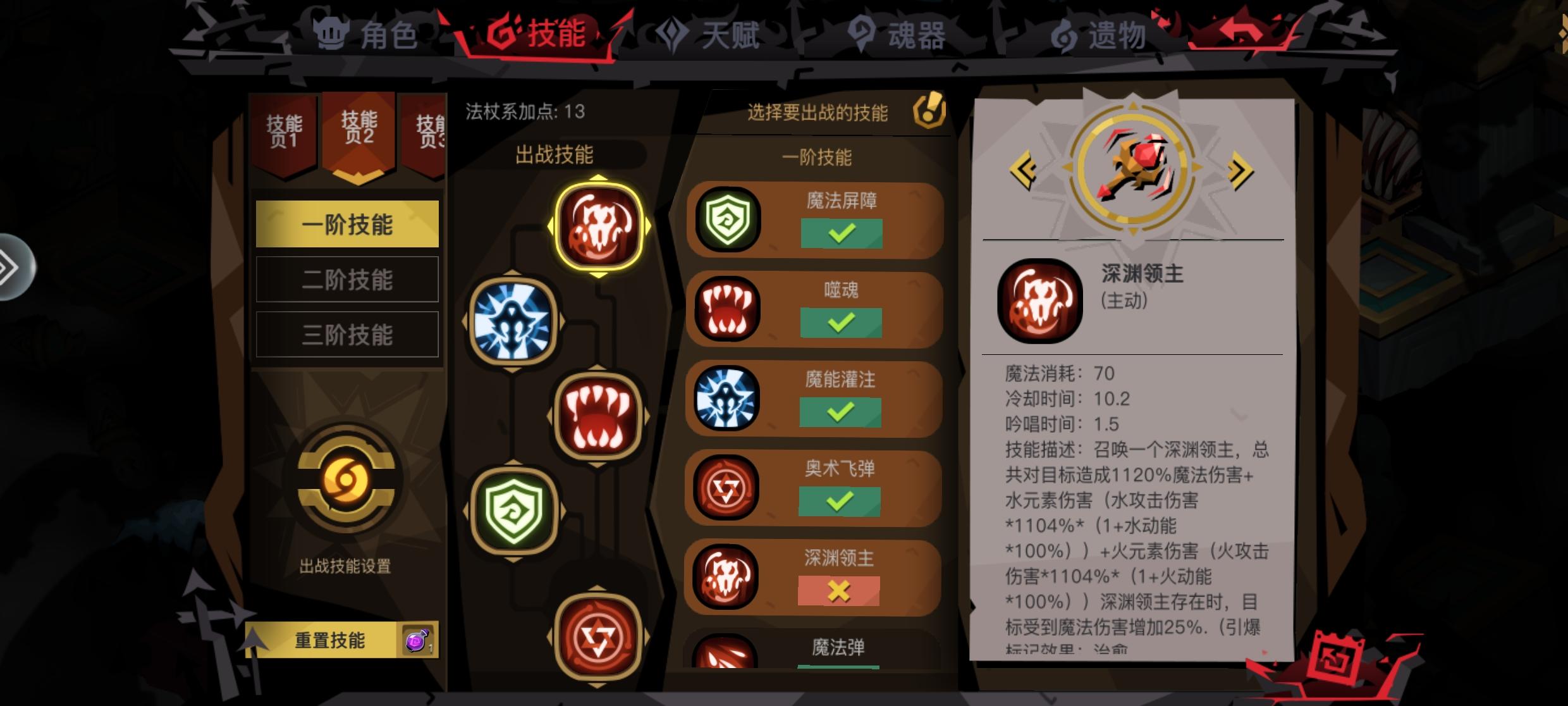Expand 二阶技能 category

coord(347,280)
